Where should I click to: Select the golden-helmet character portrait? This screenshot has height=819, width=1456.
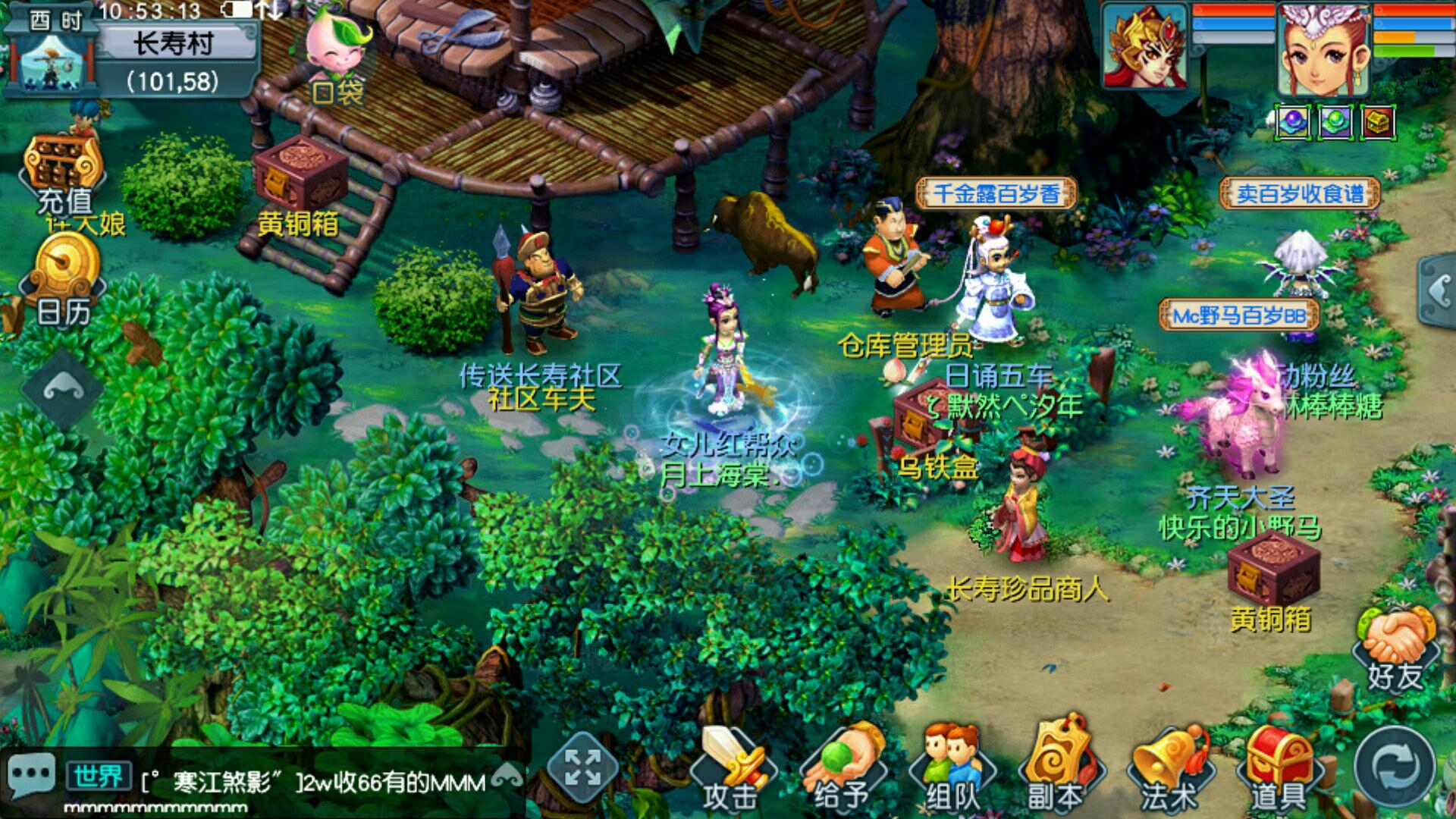pos(1145,47)
